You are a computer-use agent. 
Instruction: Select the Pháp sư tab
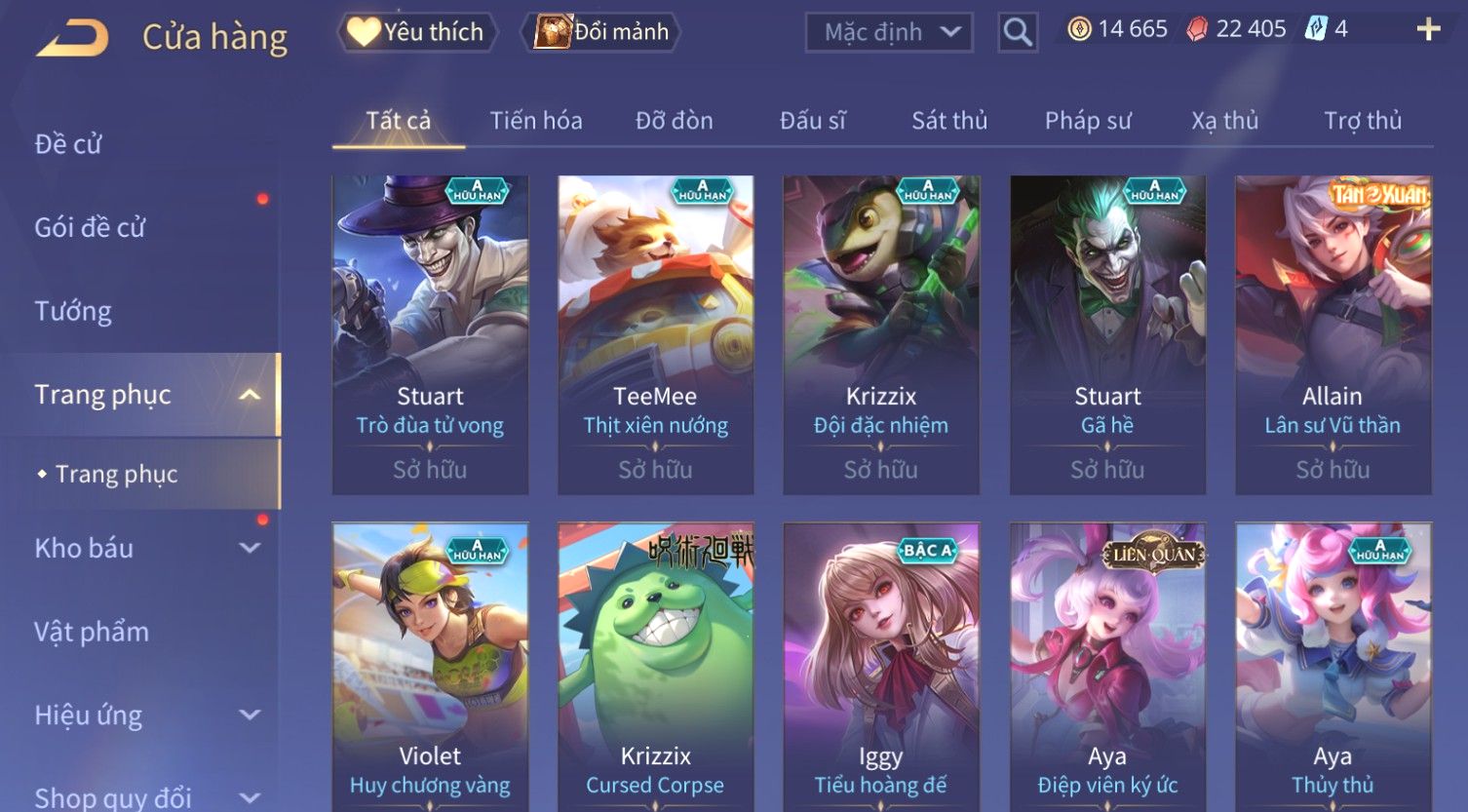[1088, 121]
